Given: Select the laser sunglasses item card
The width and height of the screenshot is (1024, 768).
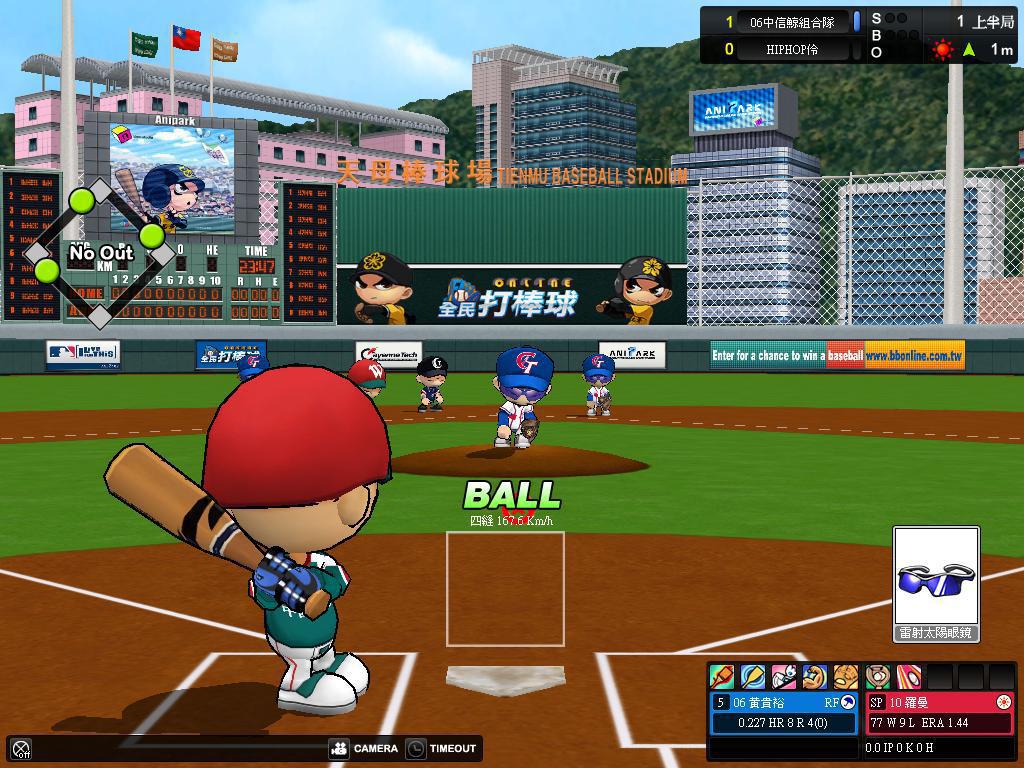Looking at the screenshot, I should [936, 584].
